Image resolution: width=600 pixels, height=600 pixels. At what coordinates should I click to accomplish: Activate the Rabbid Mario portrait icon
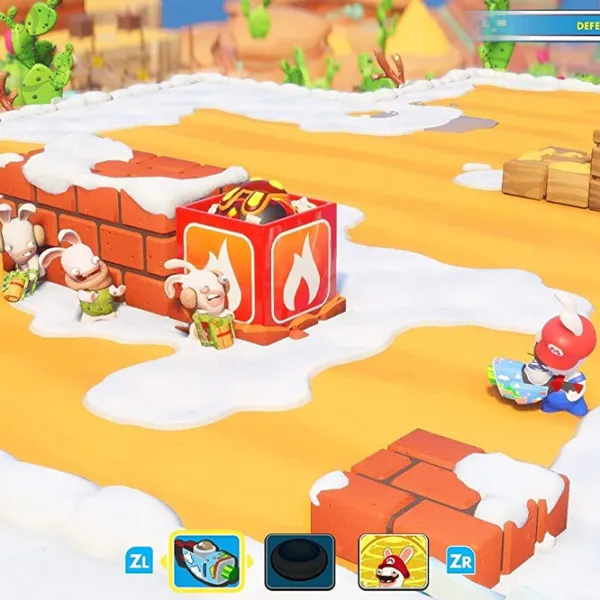pyautogui.click(x=393, y=562)
